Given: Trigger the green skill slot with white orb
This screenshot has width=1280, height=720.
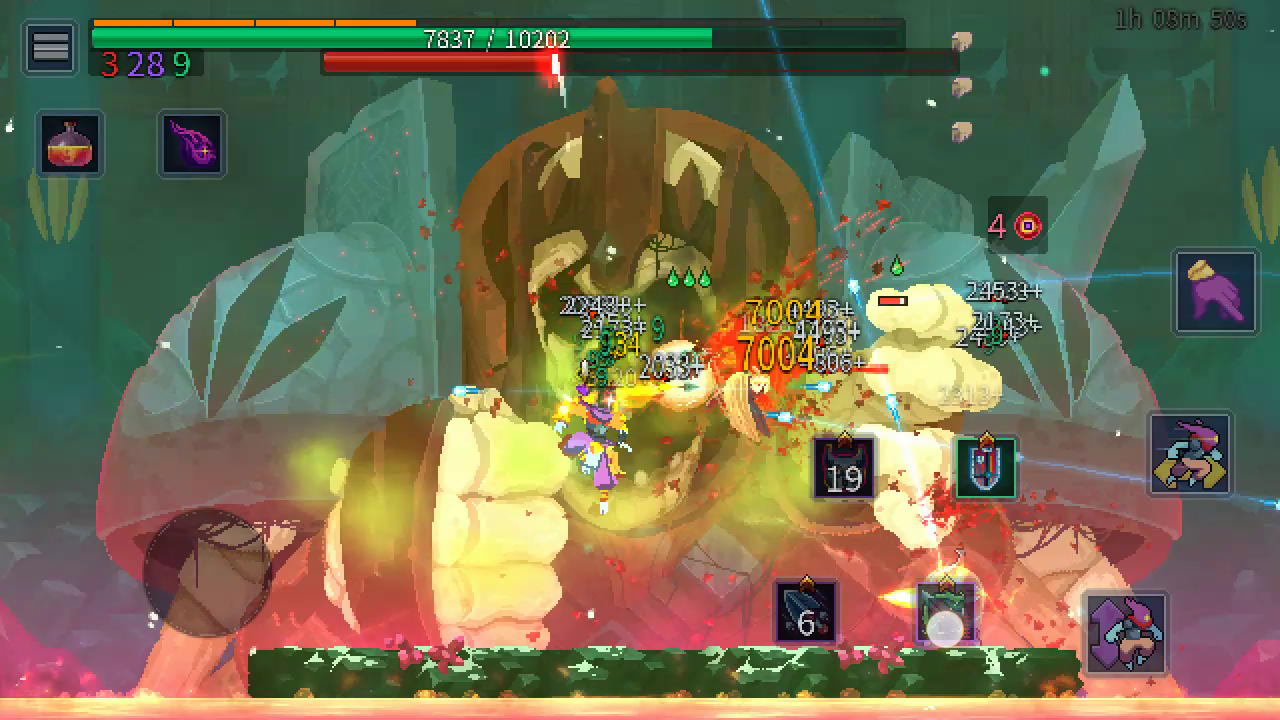Looking at the screenshot, I should [x=945, y=614].
